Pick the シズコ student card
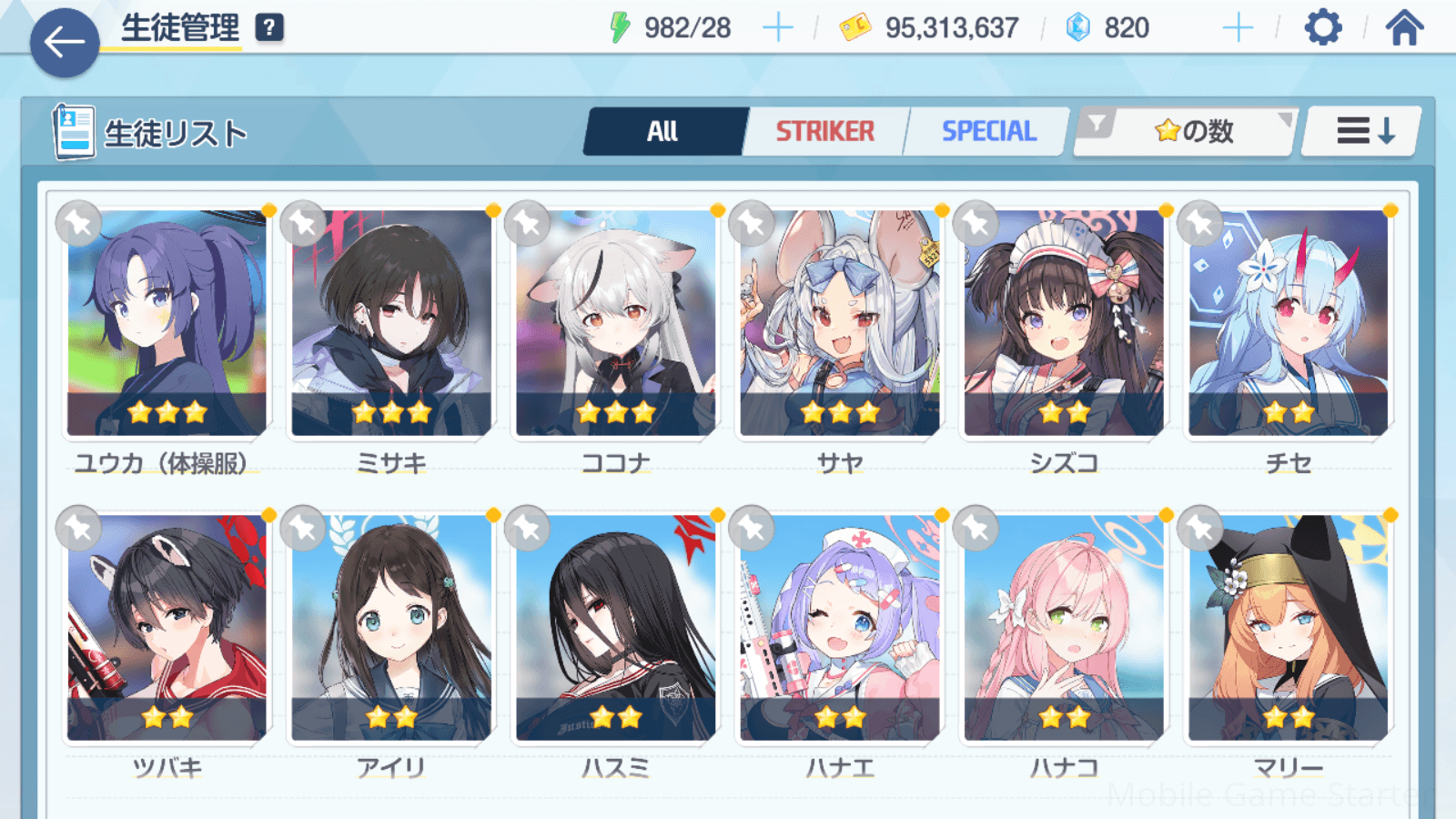Screen dimensions: 1456x819 point(1064,323)
